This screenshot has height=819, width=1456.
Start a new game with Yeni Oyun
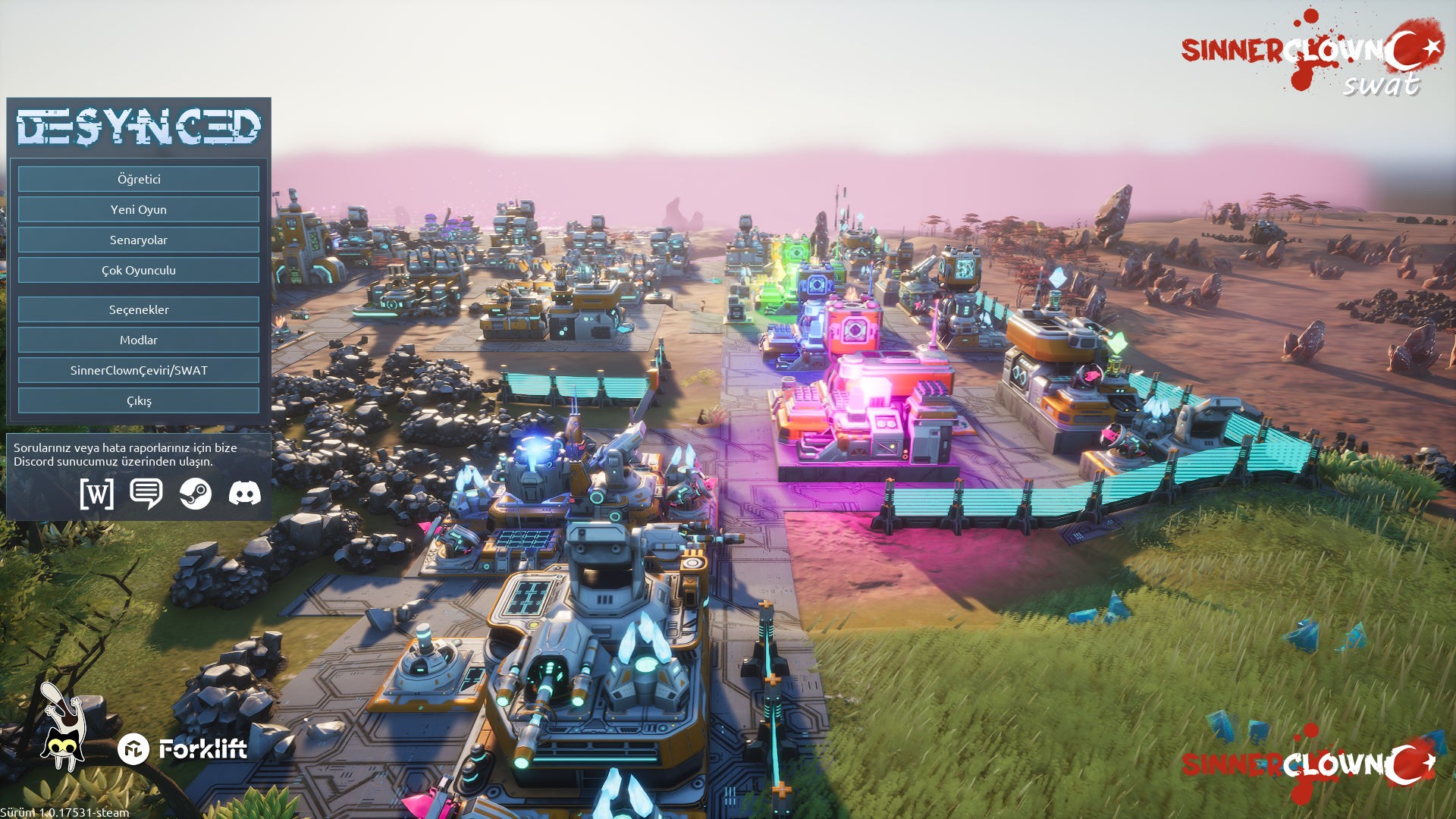(139, 209)
